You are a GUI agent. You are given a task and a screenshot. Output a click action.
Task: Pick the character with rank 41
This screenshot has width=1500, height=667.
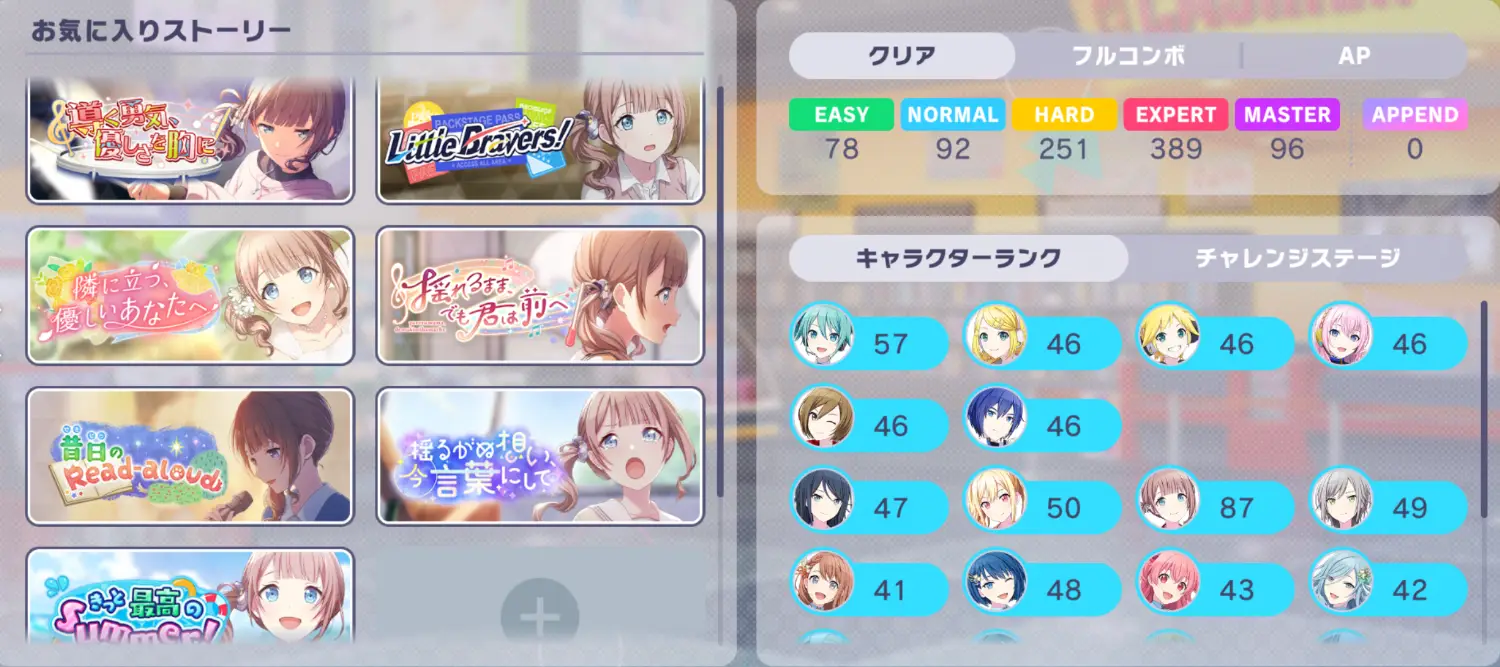click(x=869, y=590)
